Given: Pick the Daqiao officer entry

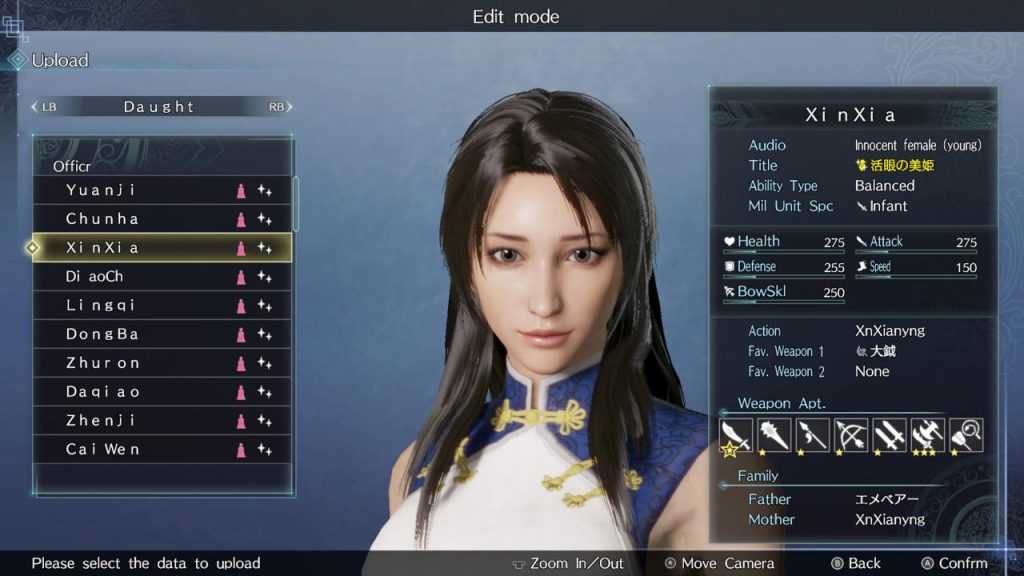Looking at the screenshot, I should [160, 392].
